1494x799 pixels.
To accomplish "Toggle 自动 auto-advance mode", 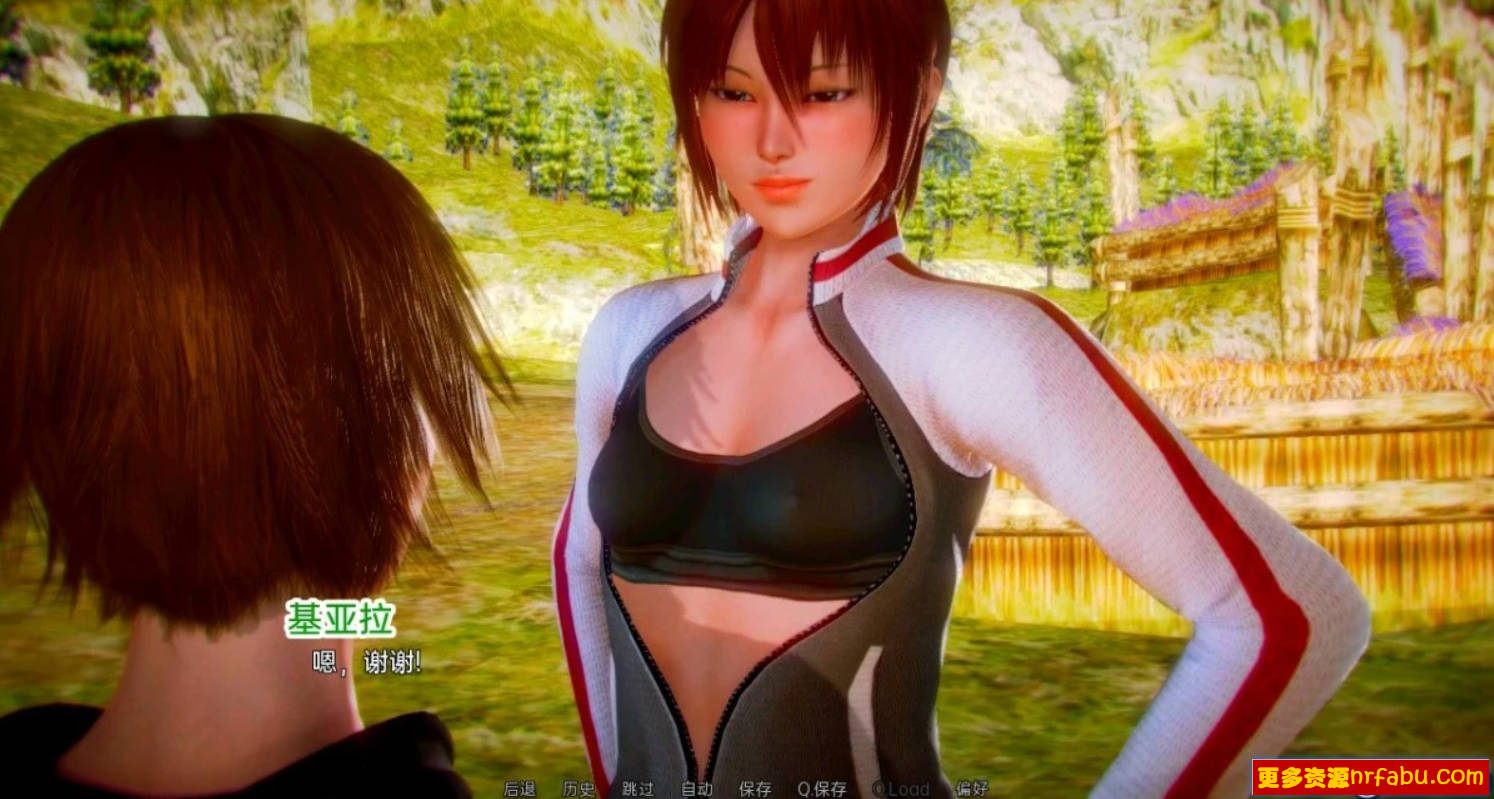I will point(698,788).
